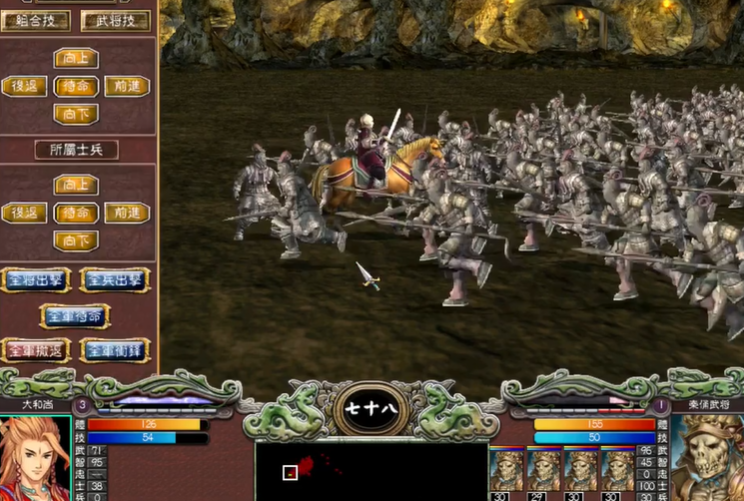Open the 組合技 combo skill menu
Screen dimensions: 744x501
pos(36,20)
